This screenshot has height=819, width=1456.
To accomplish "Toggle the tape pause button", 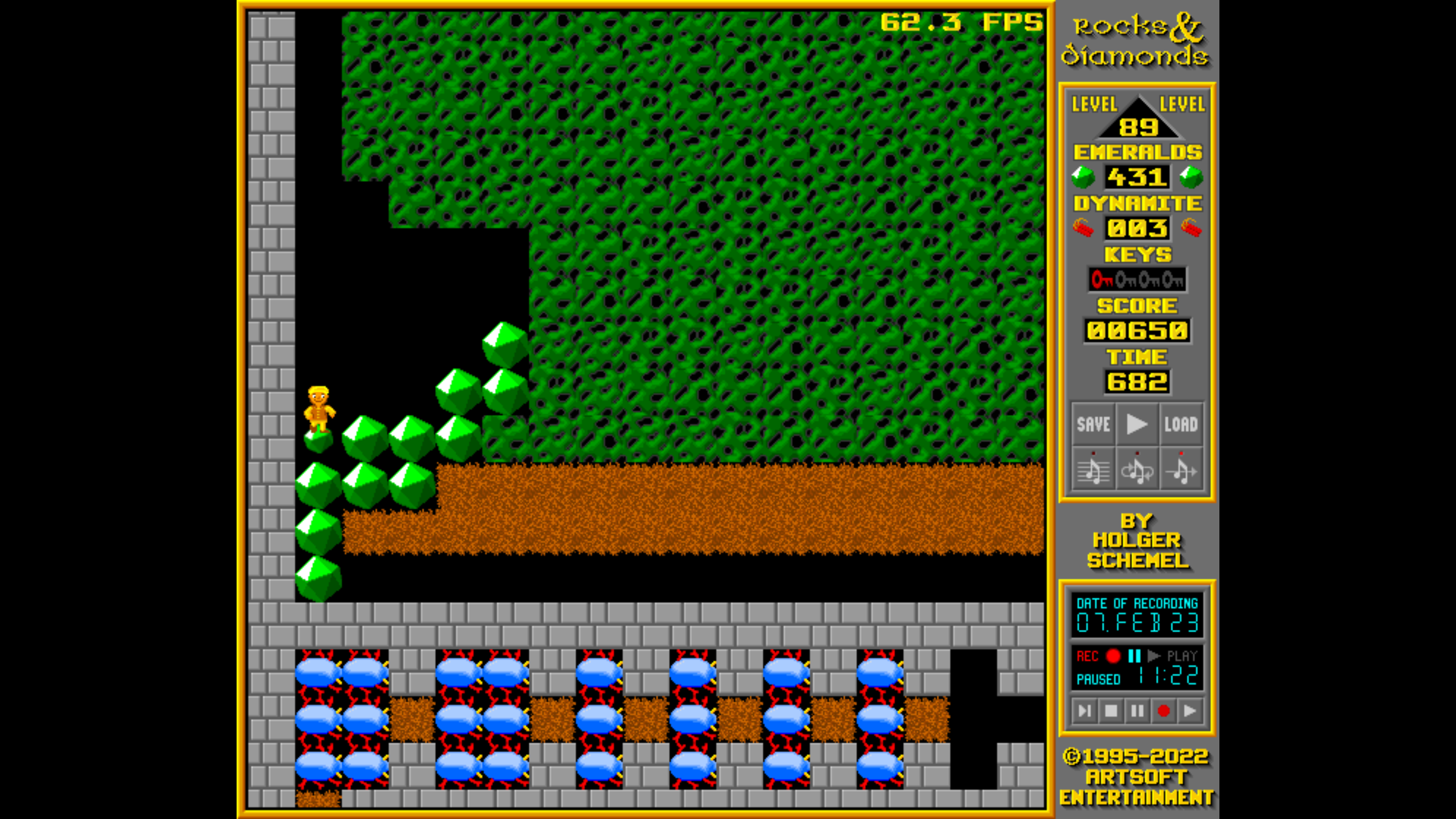I will click(1137, 711).
